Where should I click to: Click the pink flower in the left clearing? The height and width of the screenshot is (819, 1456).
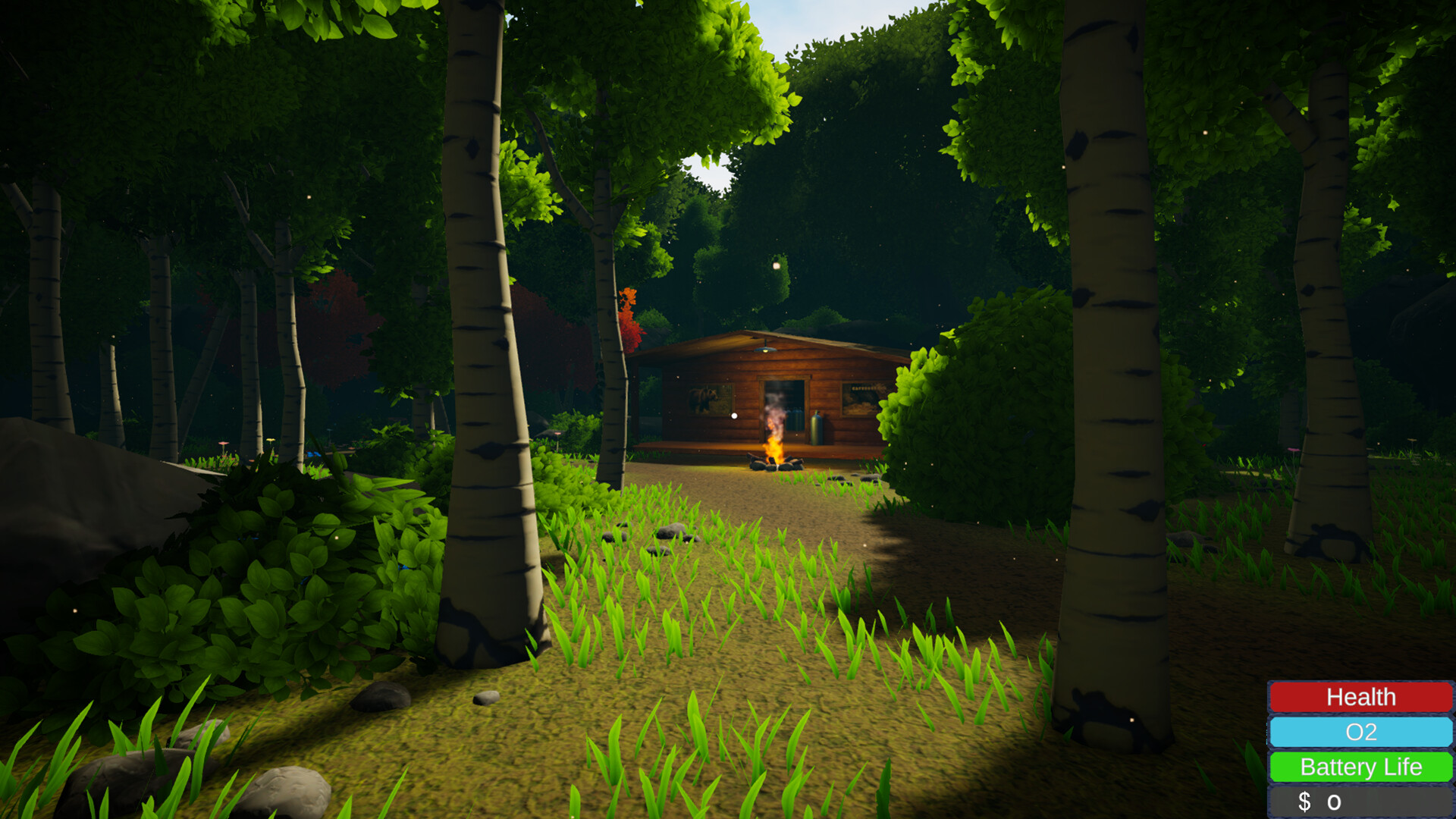(224, 444)
